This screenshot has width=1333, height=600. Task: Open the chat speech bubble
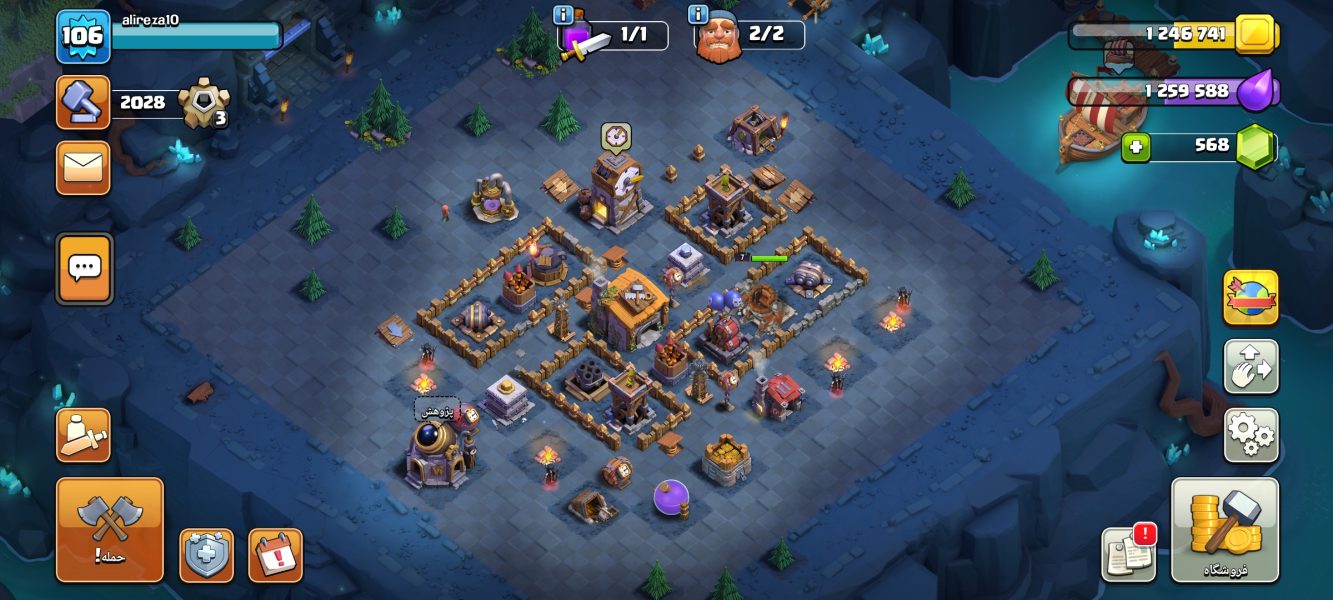[x=84, y=268]
